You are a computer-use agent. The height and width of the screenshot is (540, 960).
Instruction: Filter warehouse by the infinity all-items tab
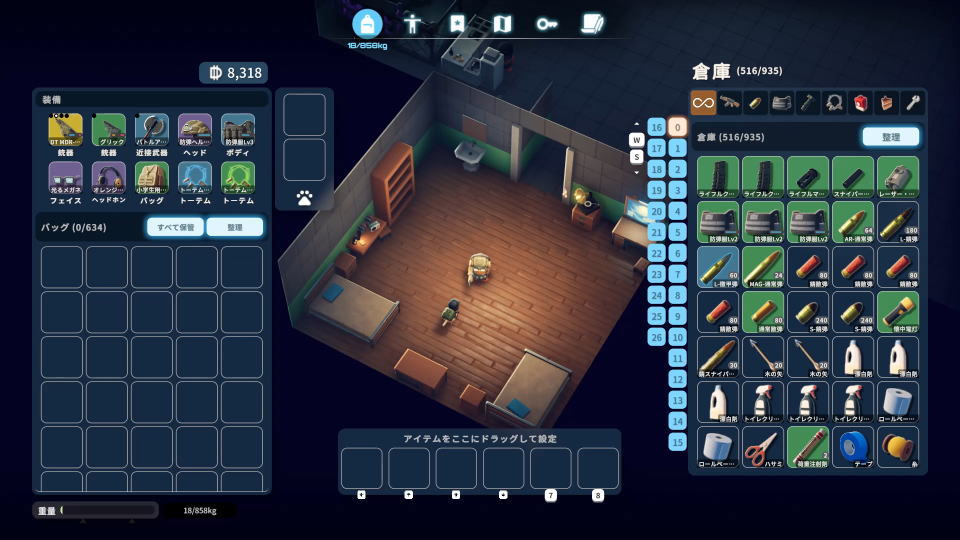point(704,102)
